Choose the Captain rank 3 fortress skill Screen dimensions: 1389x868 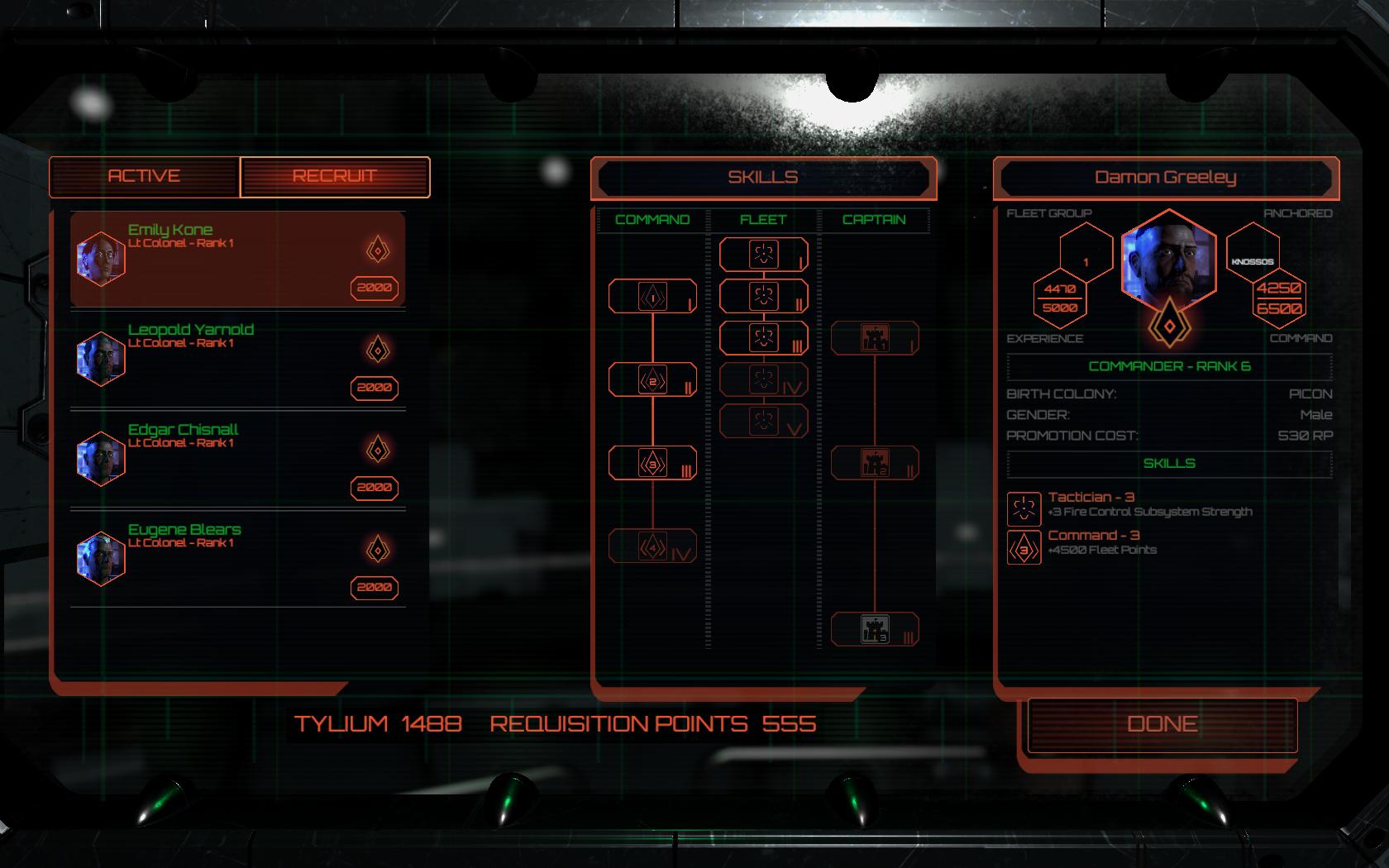(874, 630)
